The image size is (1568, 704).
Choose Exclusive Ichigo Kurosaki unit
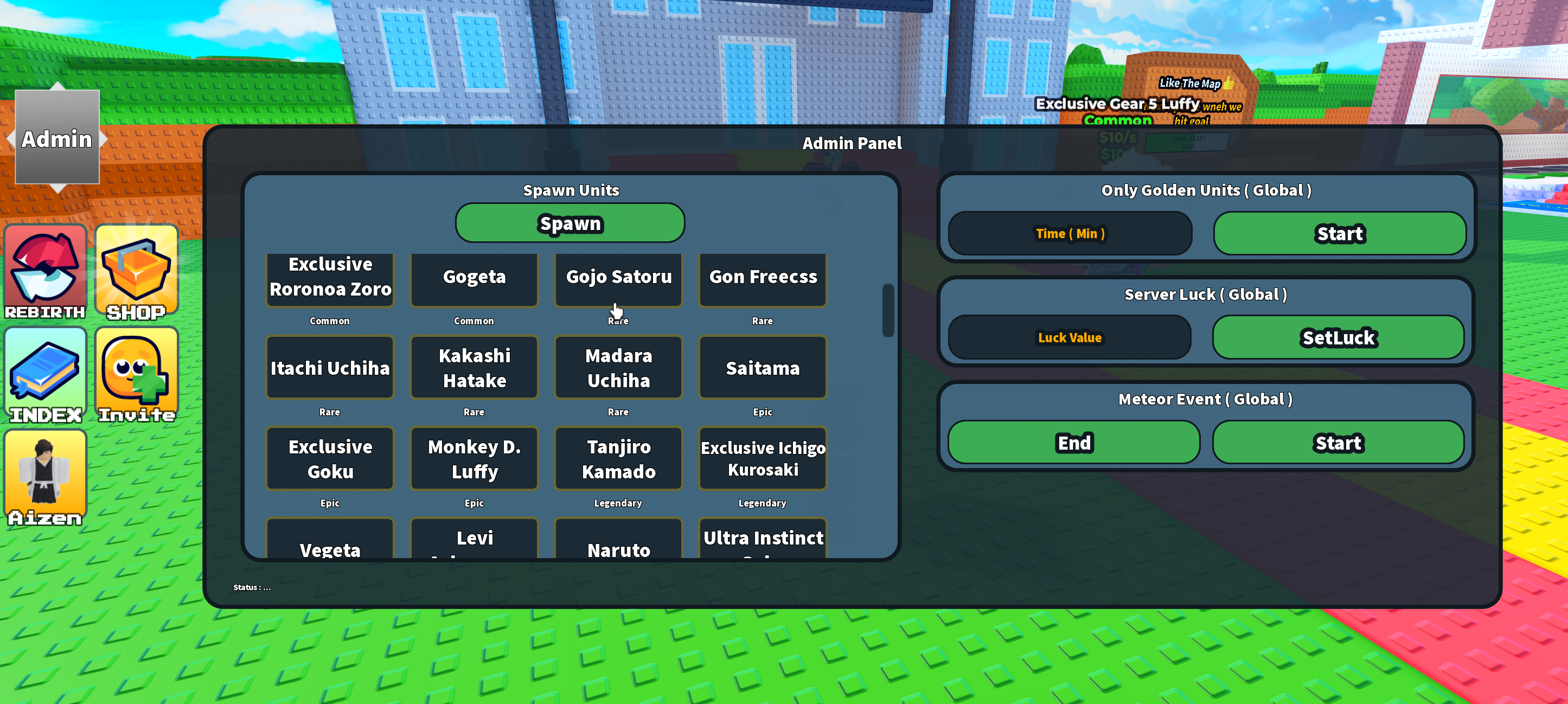(763, 459)
